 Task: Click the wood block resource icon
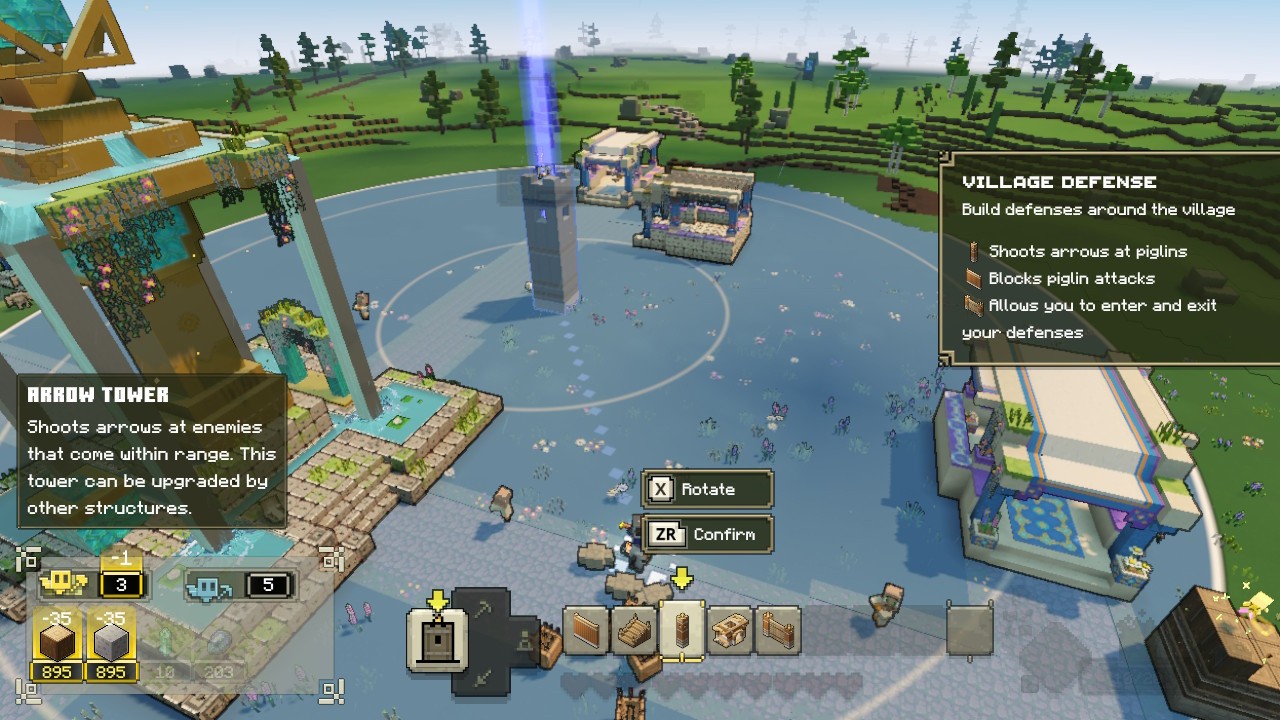[x=57, y=636]
